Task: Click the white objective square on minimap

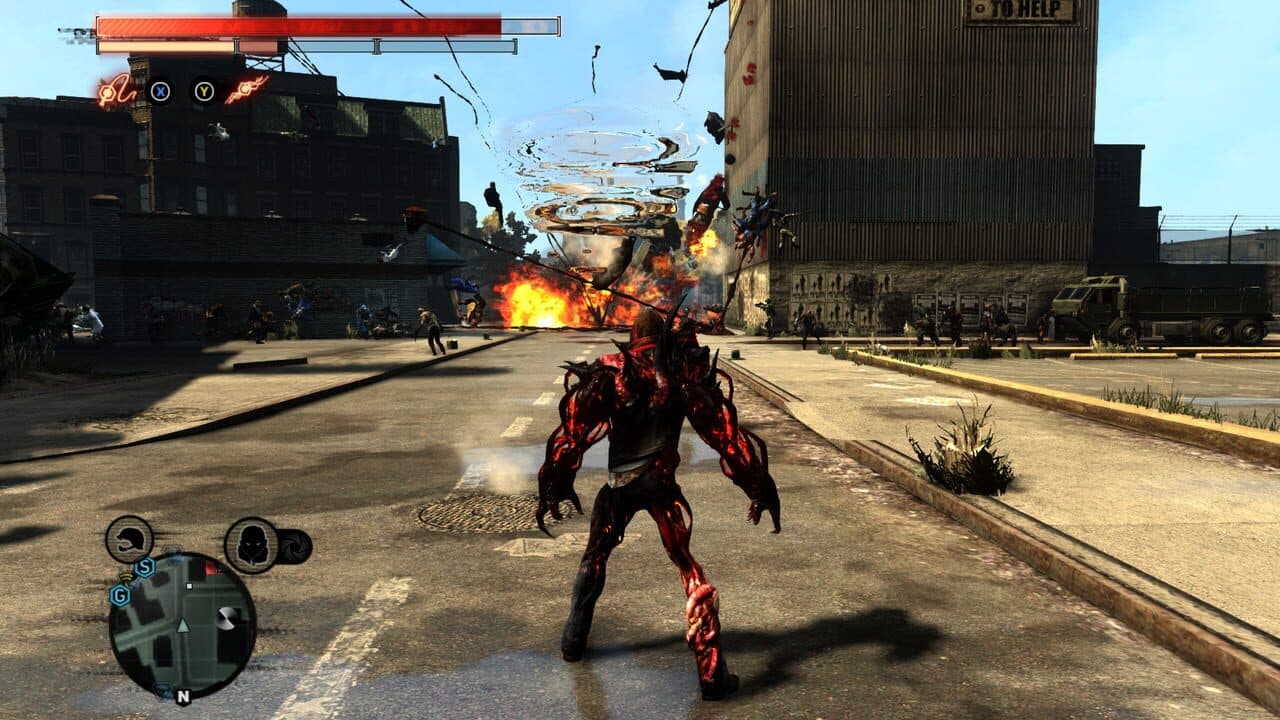Action: coord(188,586)
